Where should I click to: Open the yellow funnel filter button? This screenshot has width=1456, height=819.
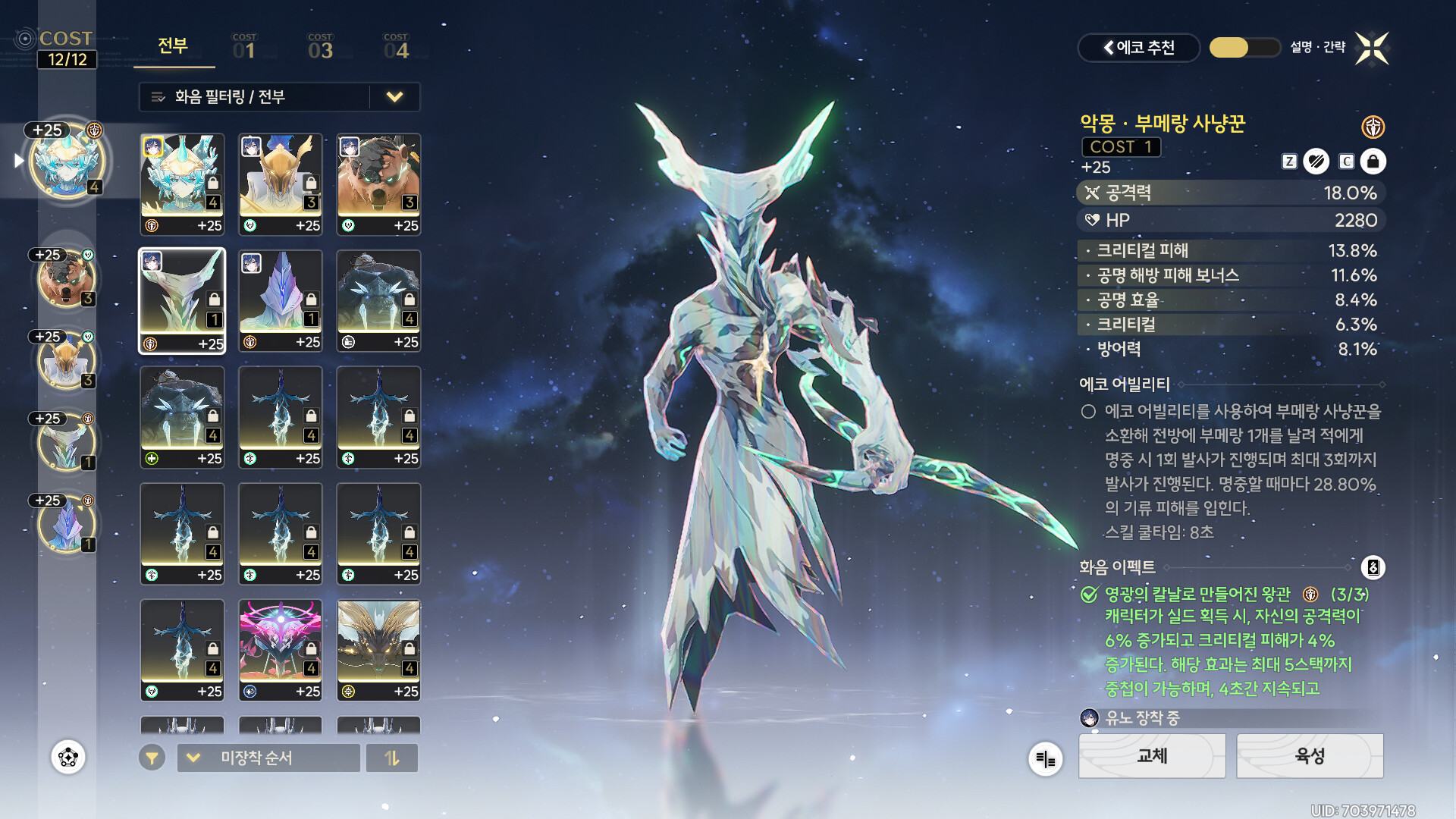coord(152,758)
